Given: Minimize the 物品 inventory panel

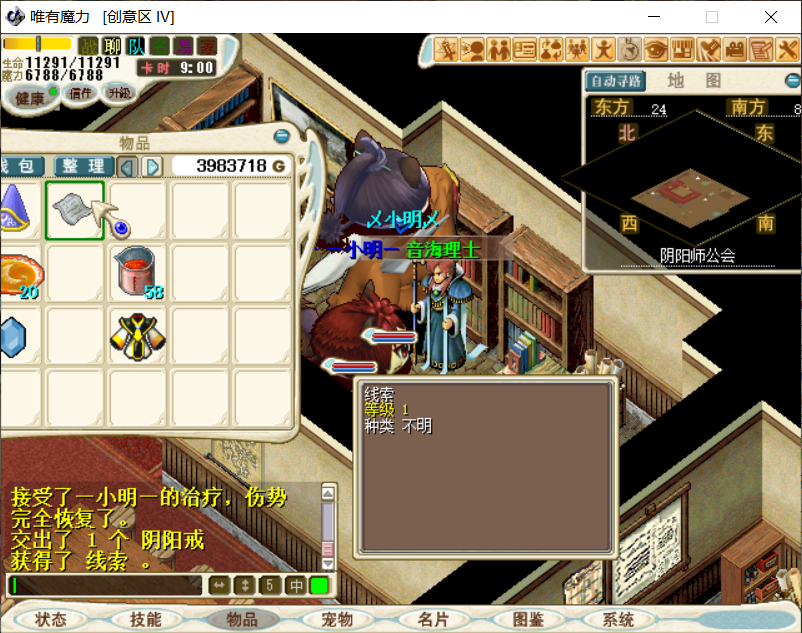Looking at the screenshot, I should click(282, 137).
